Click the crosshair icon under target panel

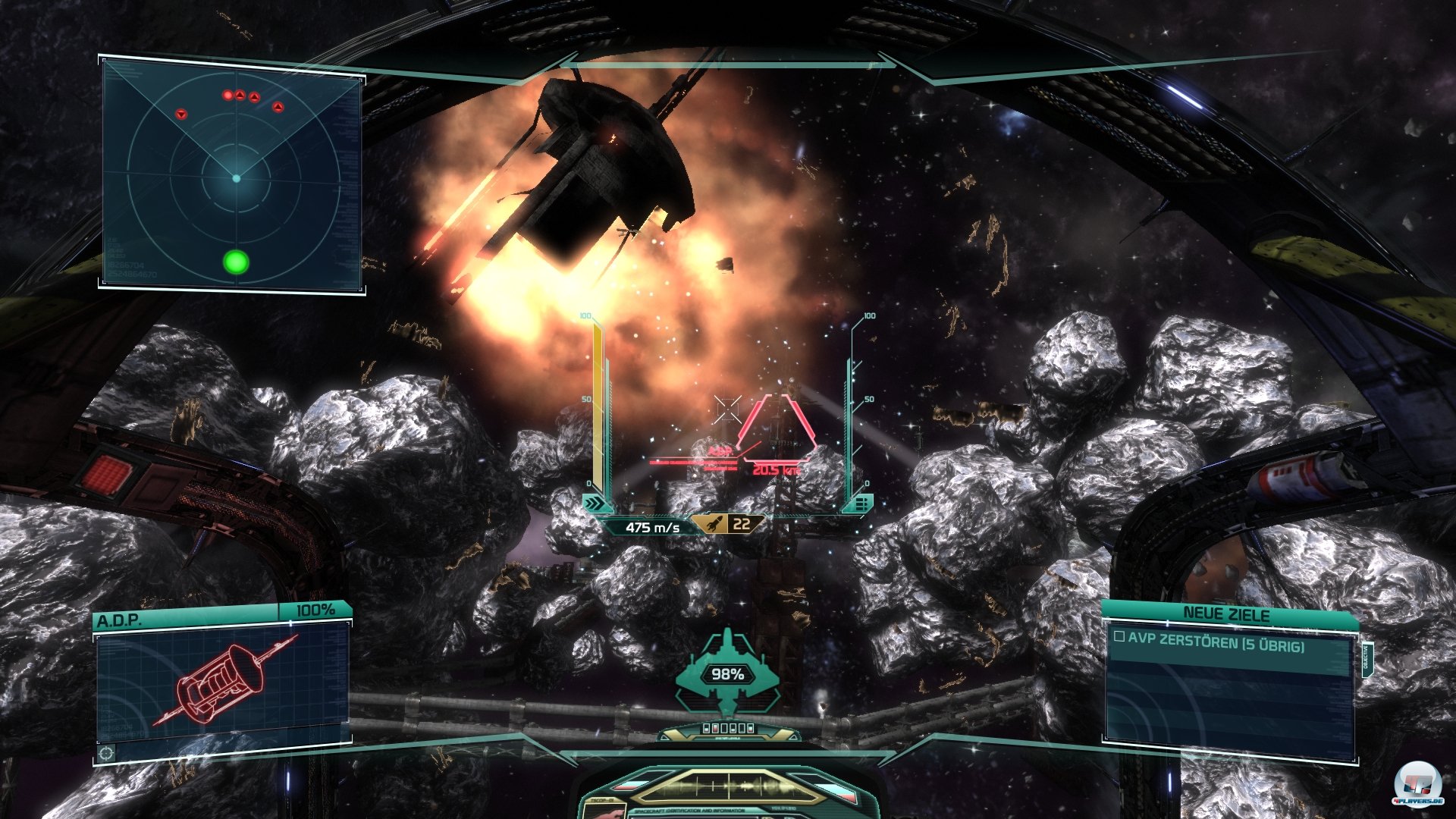click(x=107, y=753)
